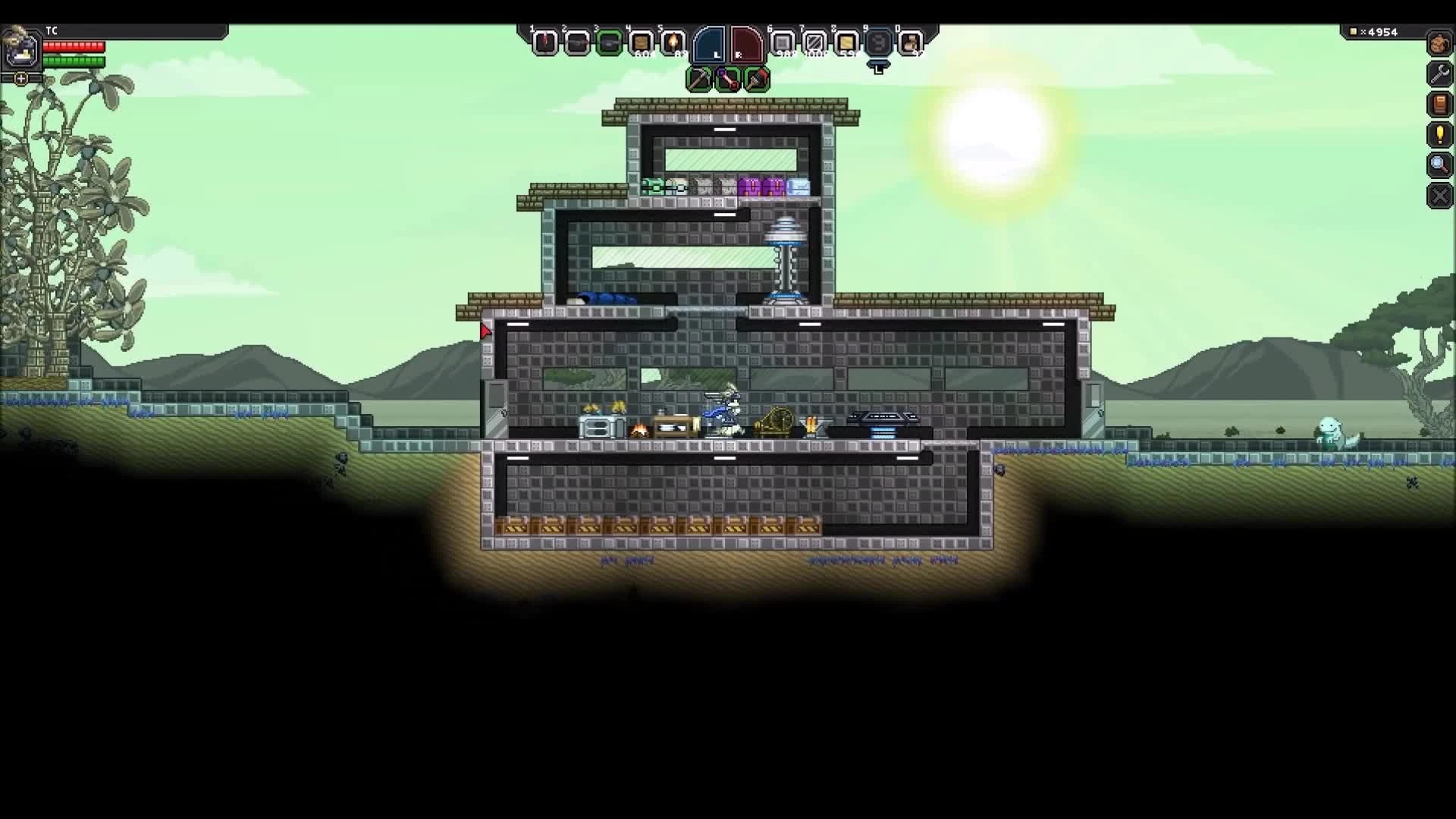The height and width of the screenshot is (819, 1456).
Task: Open the quest journal book icon
Action: 1441,105
